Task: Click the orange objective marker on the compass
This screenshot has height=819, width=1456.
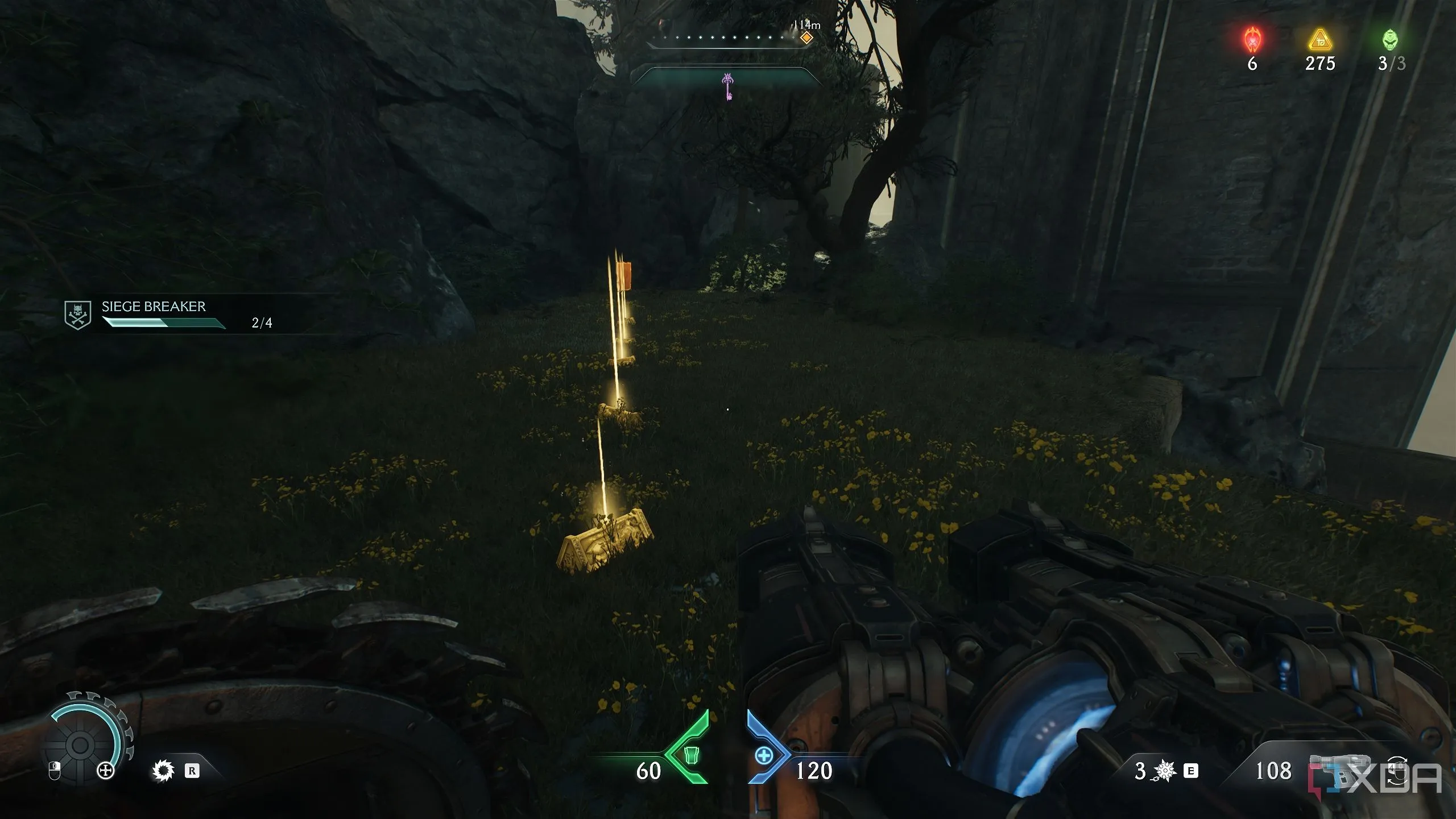Action: pyautogui.click(x=806, y=38)
